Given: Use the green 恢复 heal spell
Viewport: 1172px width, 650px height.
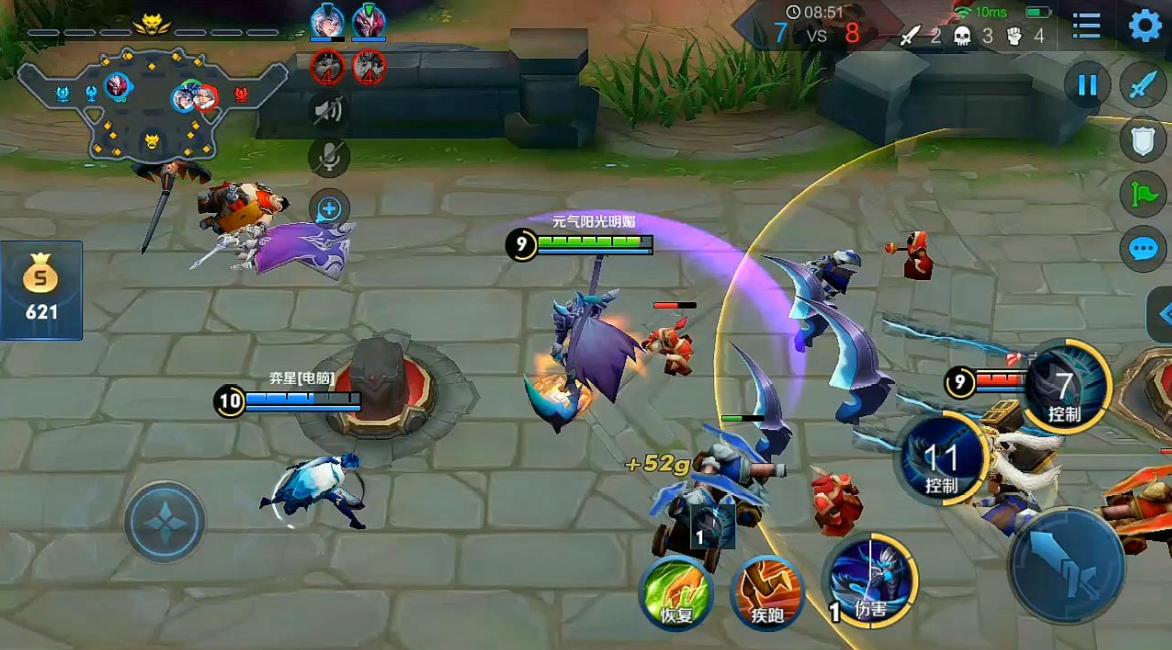Looking at the screenshot, I should click(677, 591).
